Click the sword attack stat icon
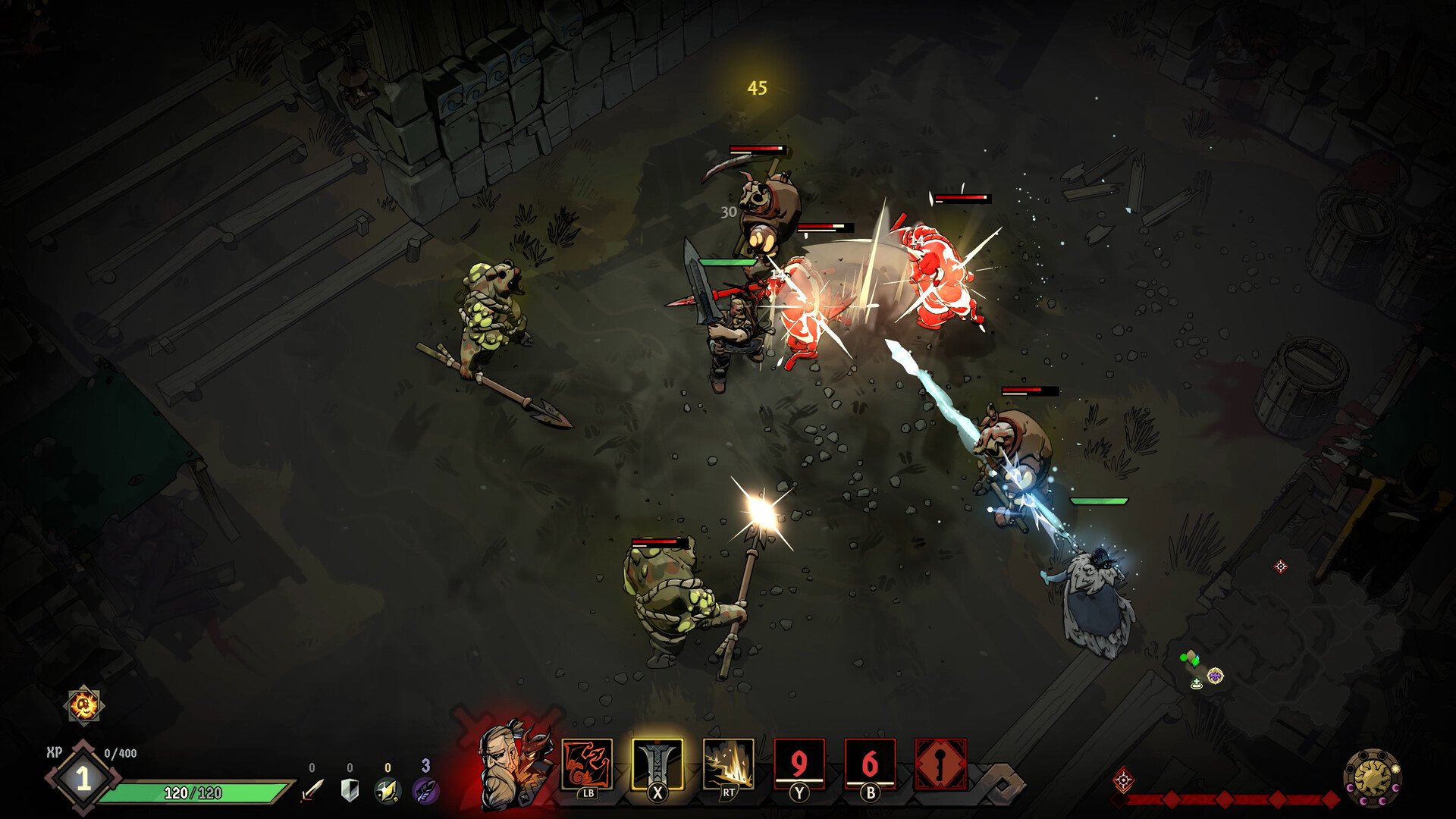This screenshot has height=819, width=1456. (x=311, y=791)
